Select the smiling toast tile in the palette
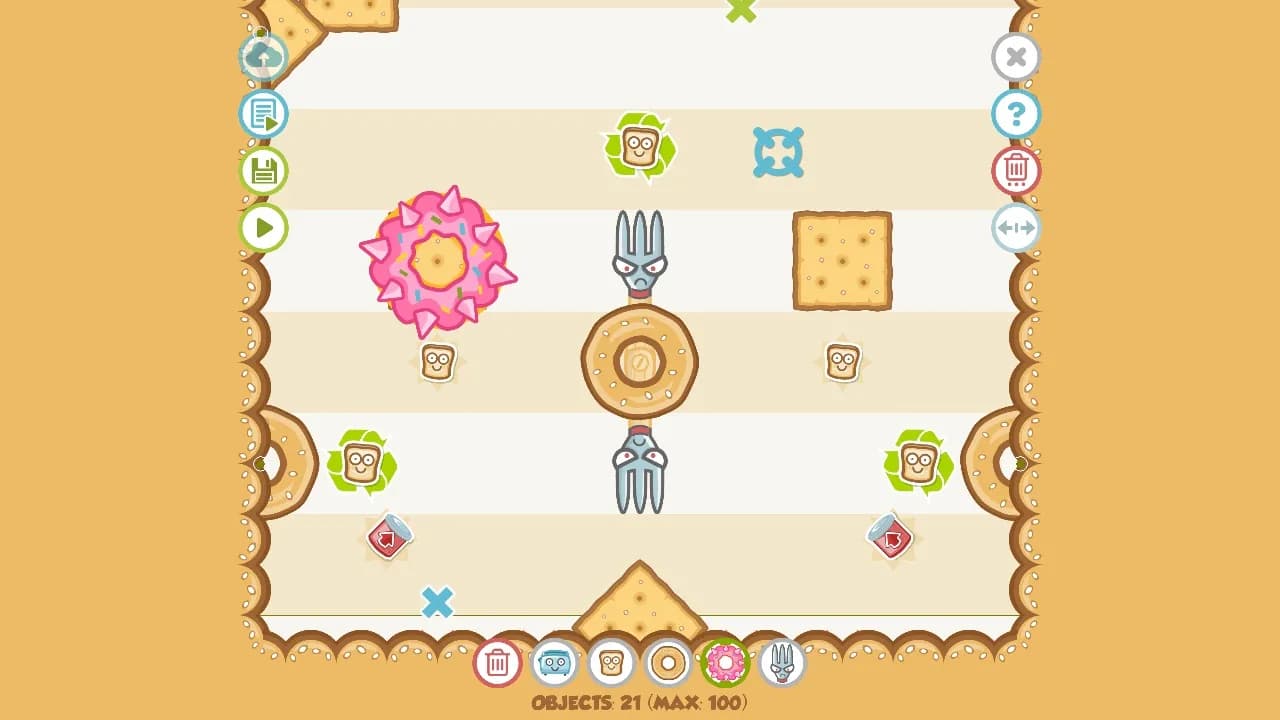1280x720 pixels. [x=612, y=663]
